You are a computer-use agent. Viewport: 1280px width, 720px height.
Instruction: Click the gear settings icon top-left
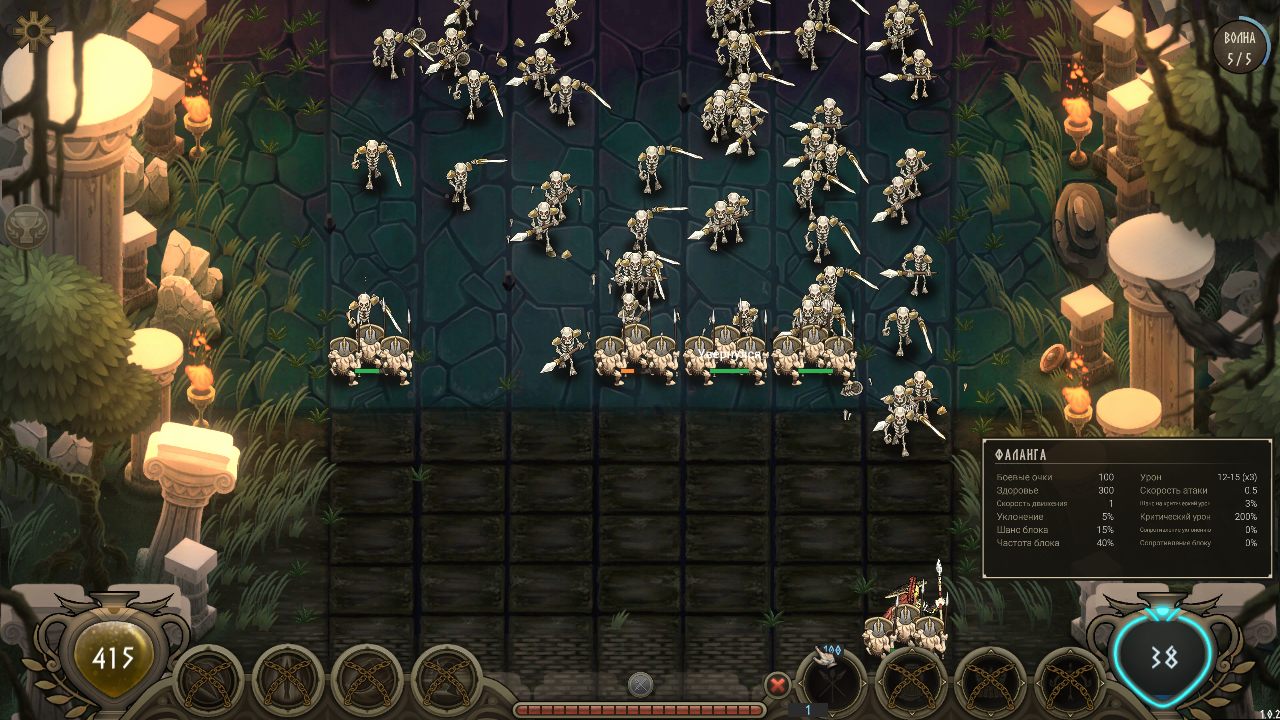coord(33,29)
